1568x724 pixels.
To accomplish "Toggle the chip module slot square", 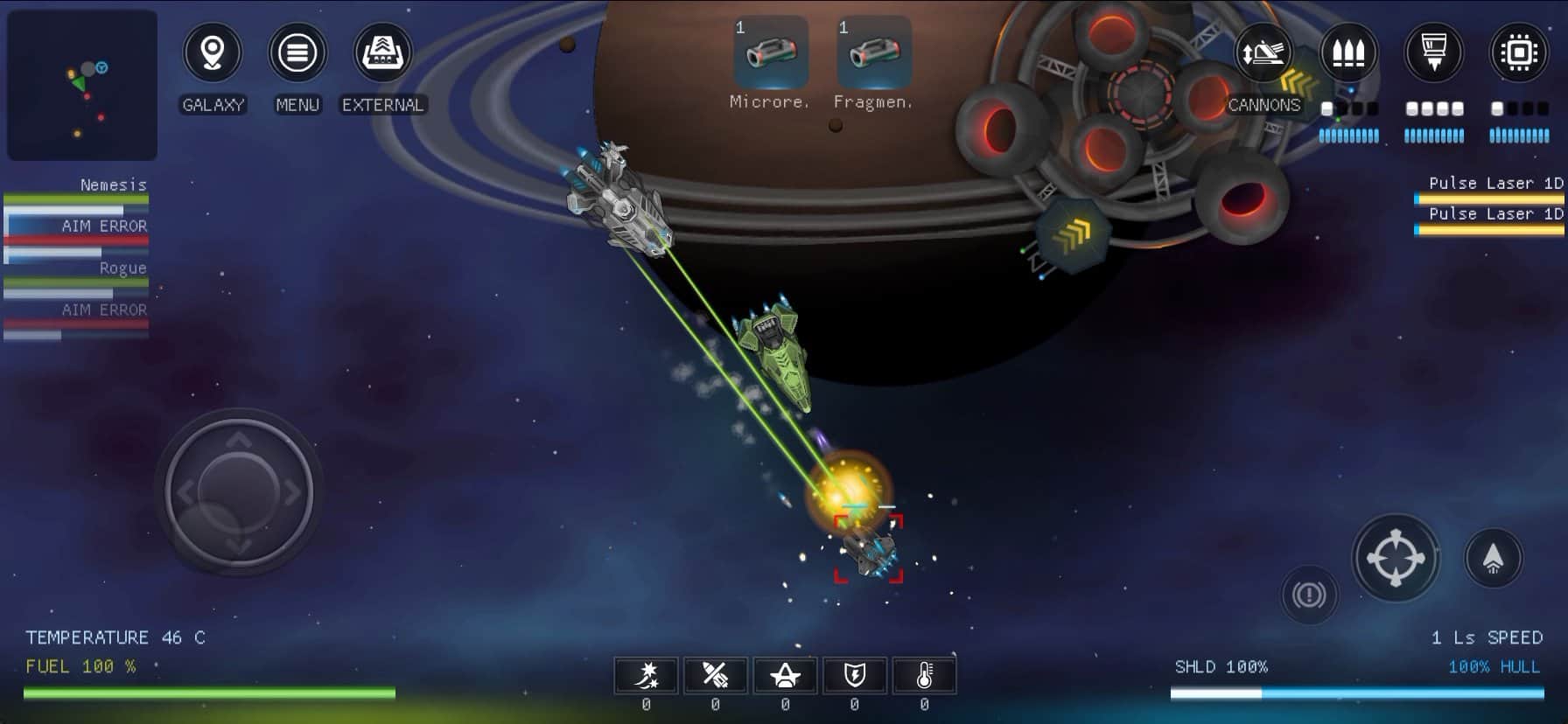I will pos(1497,108).
